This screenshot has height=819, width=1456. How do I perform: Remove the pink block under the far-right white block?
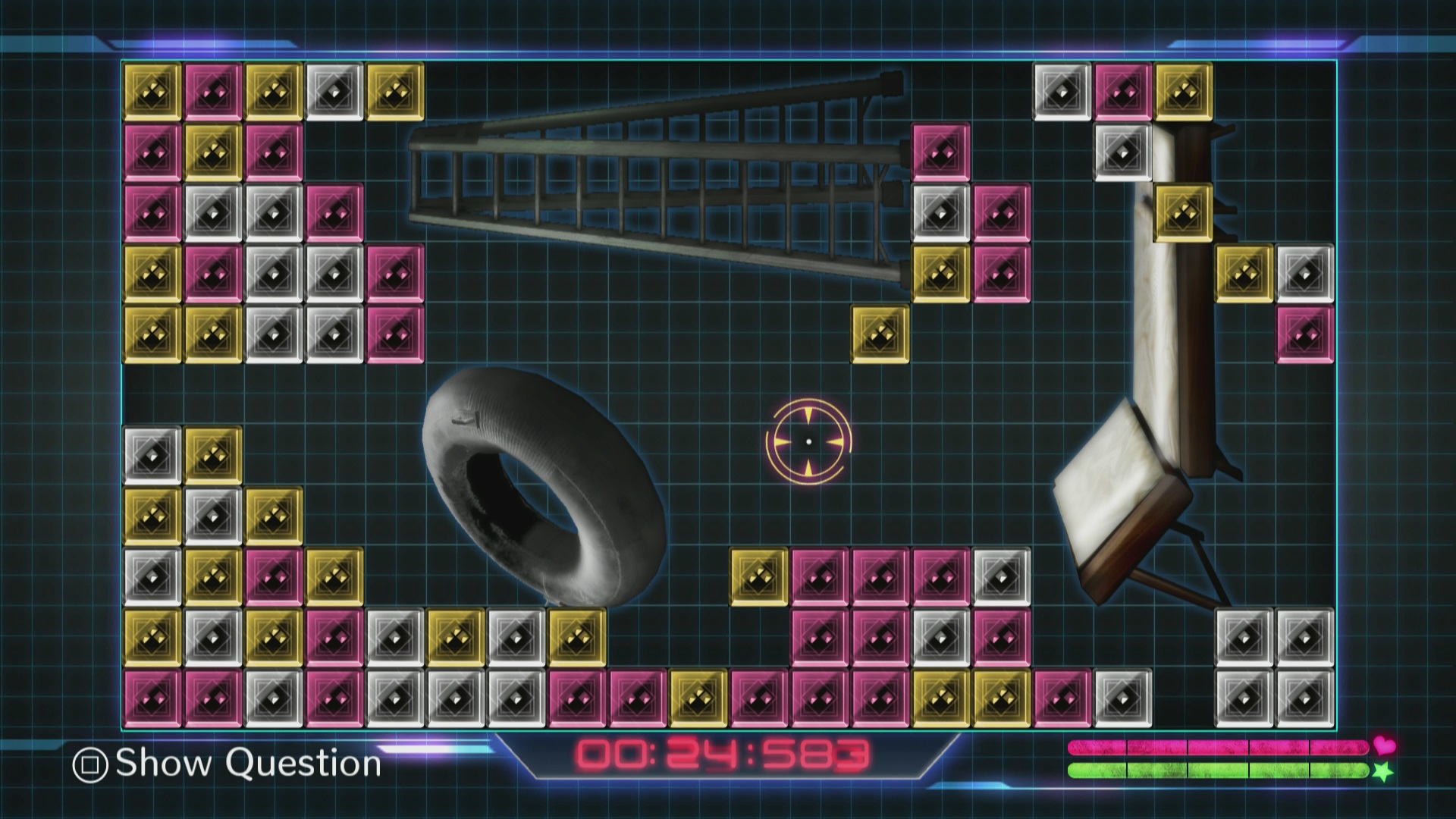[1304, 334]
